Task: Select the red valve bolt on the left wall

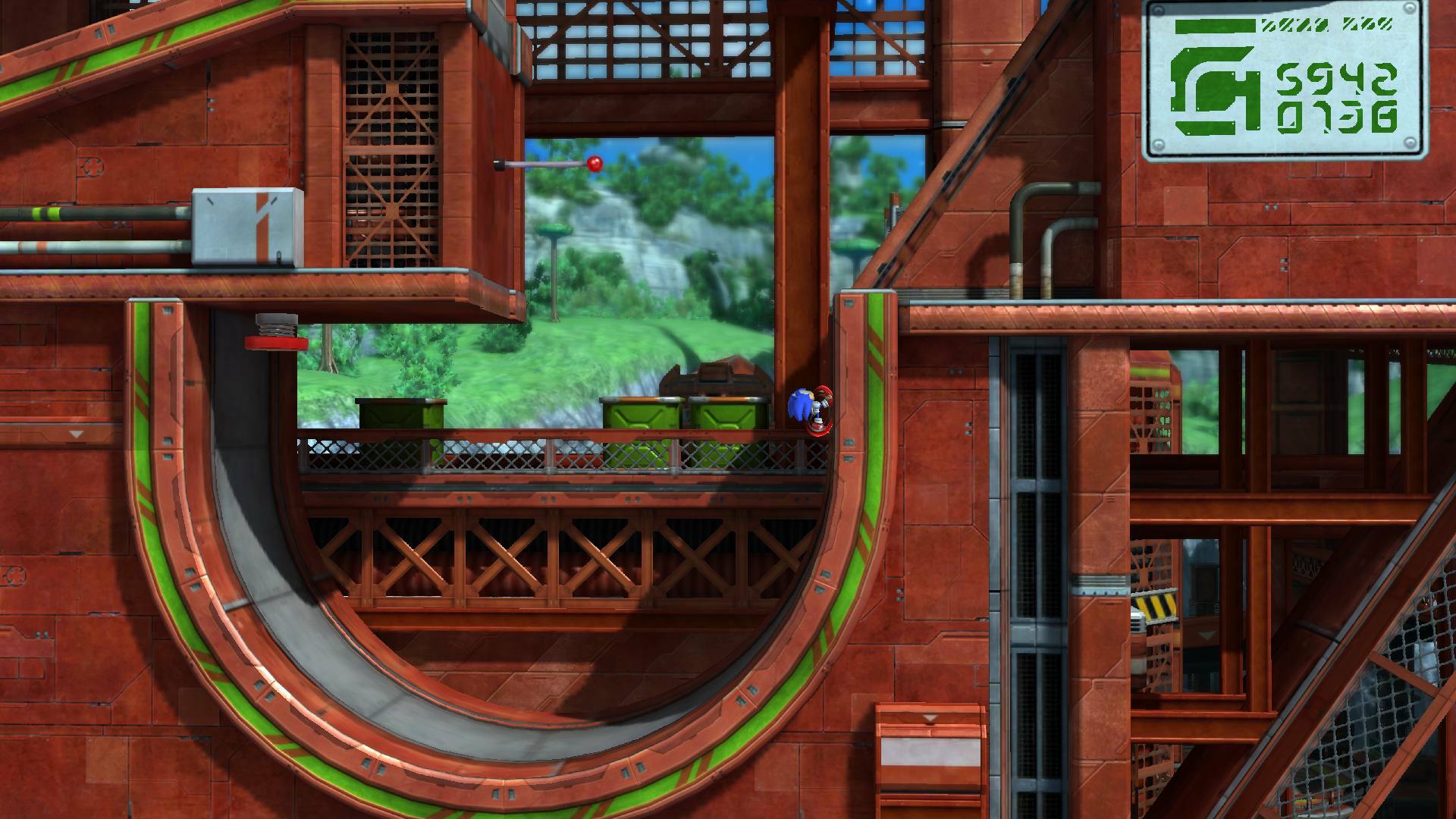Action: click(x=275, y=342)
